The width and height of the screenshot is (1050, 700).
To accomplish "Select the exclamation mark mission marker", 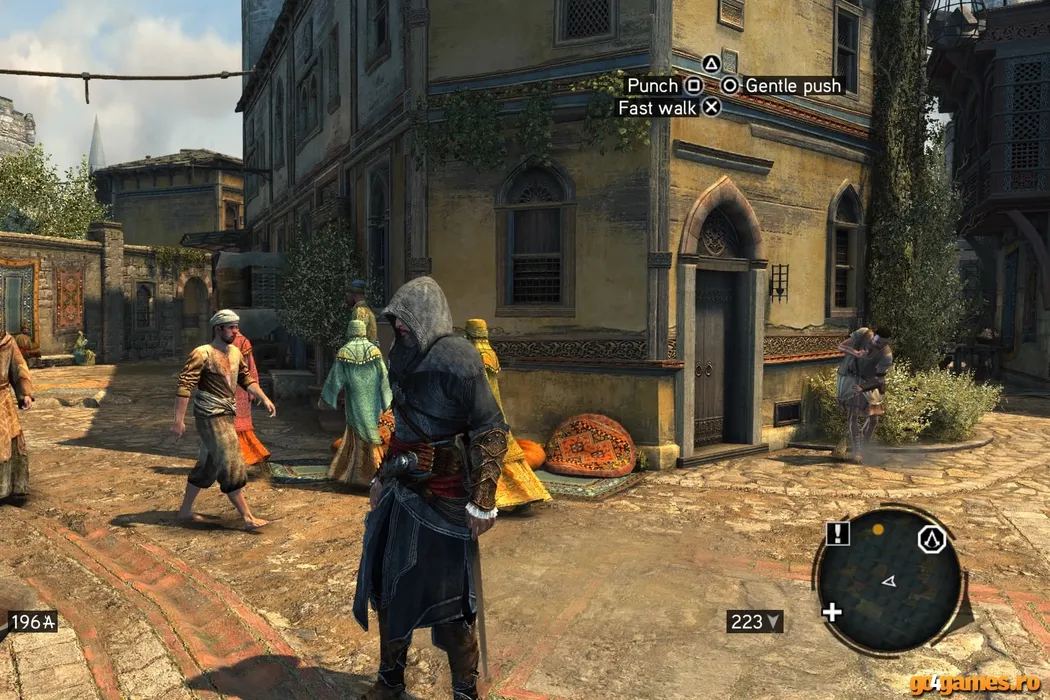I will 838,534.
